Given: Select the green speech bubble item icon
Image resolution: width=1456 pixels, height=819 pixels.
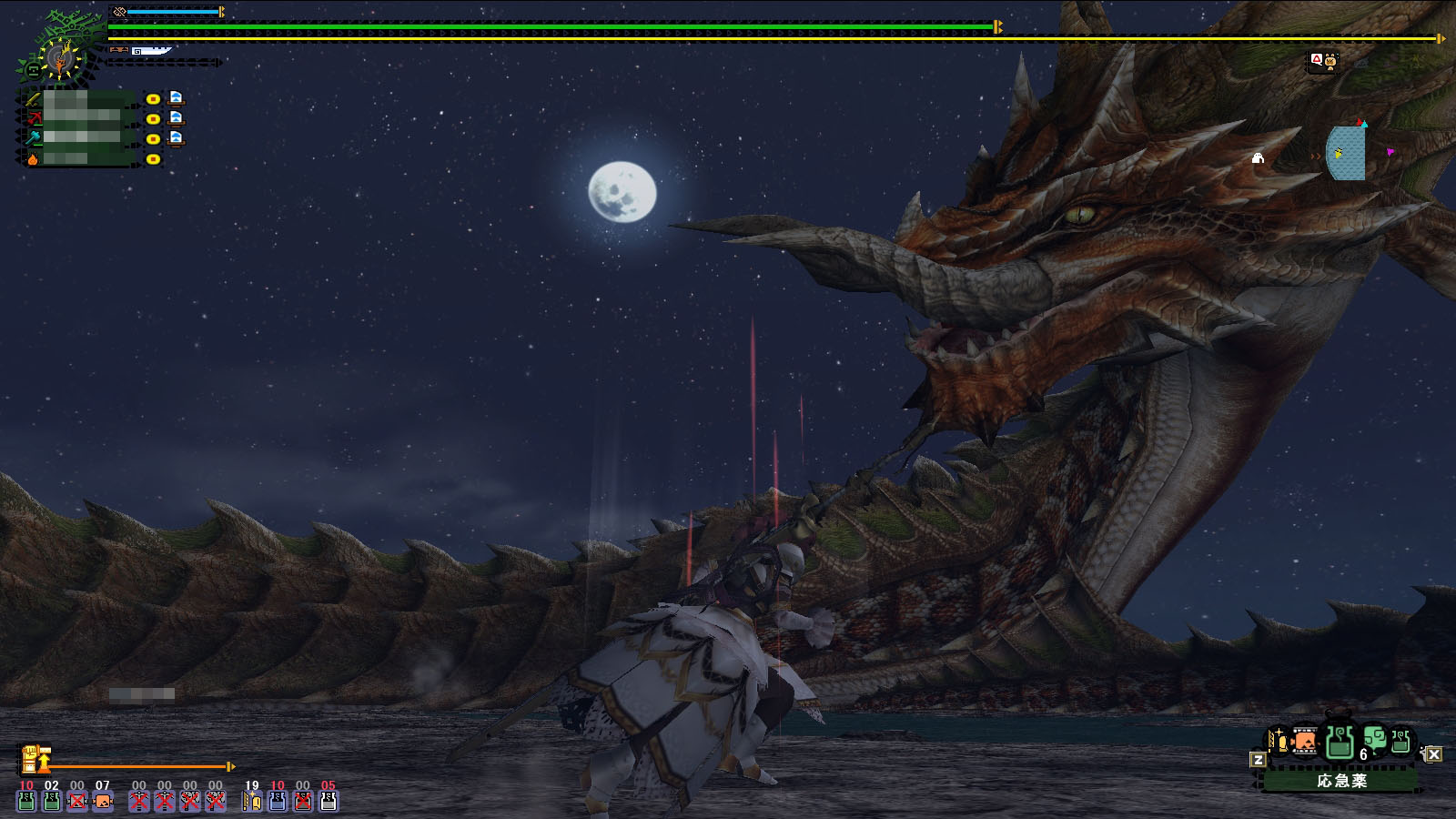Looking at the screenshot, I should (1374, 738).
